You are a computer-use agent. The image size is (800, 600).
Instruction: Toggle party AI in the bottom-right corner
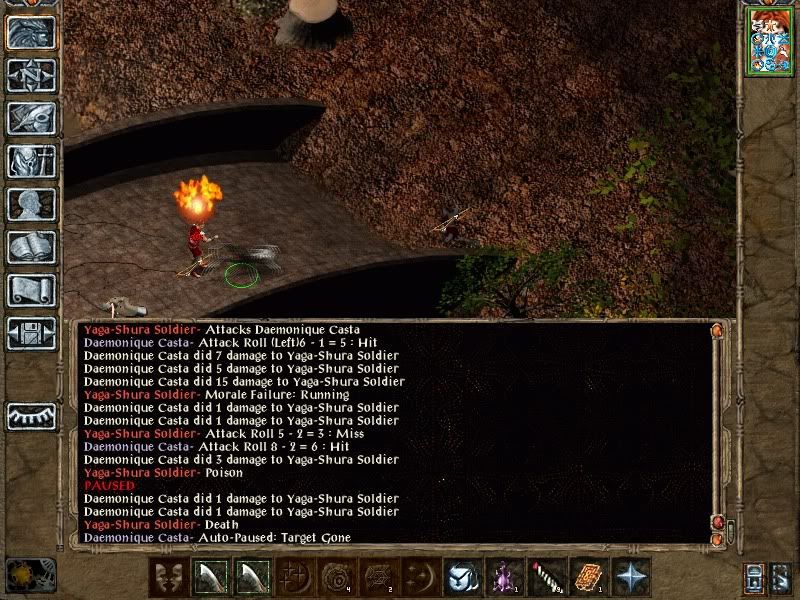click(782, 578)
